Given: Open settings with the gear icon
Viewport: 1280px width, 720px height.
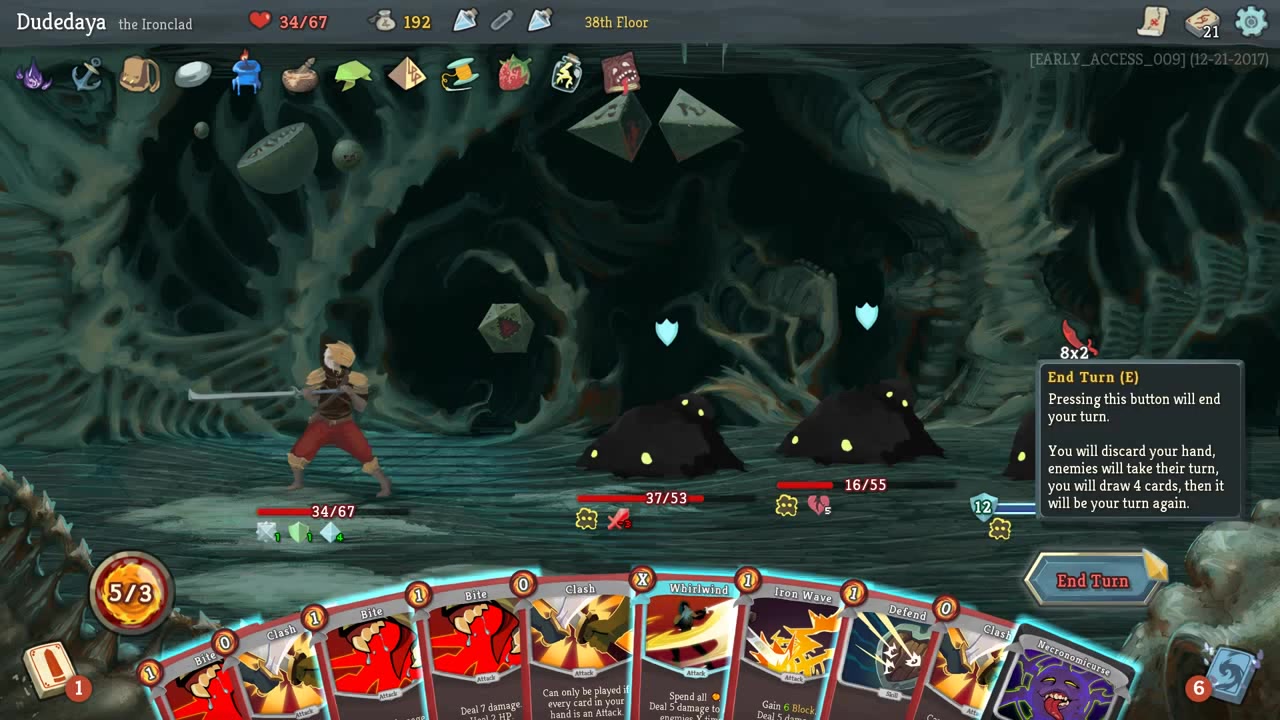Looking at the screenshot, I should [x=1251, y=21].
